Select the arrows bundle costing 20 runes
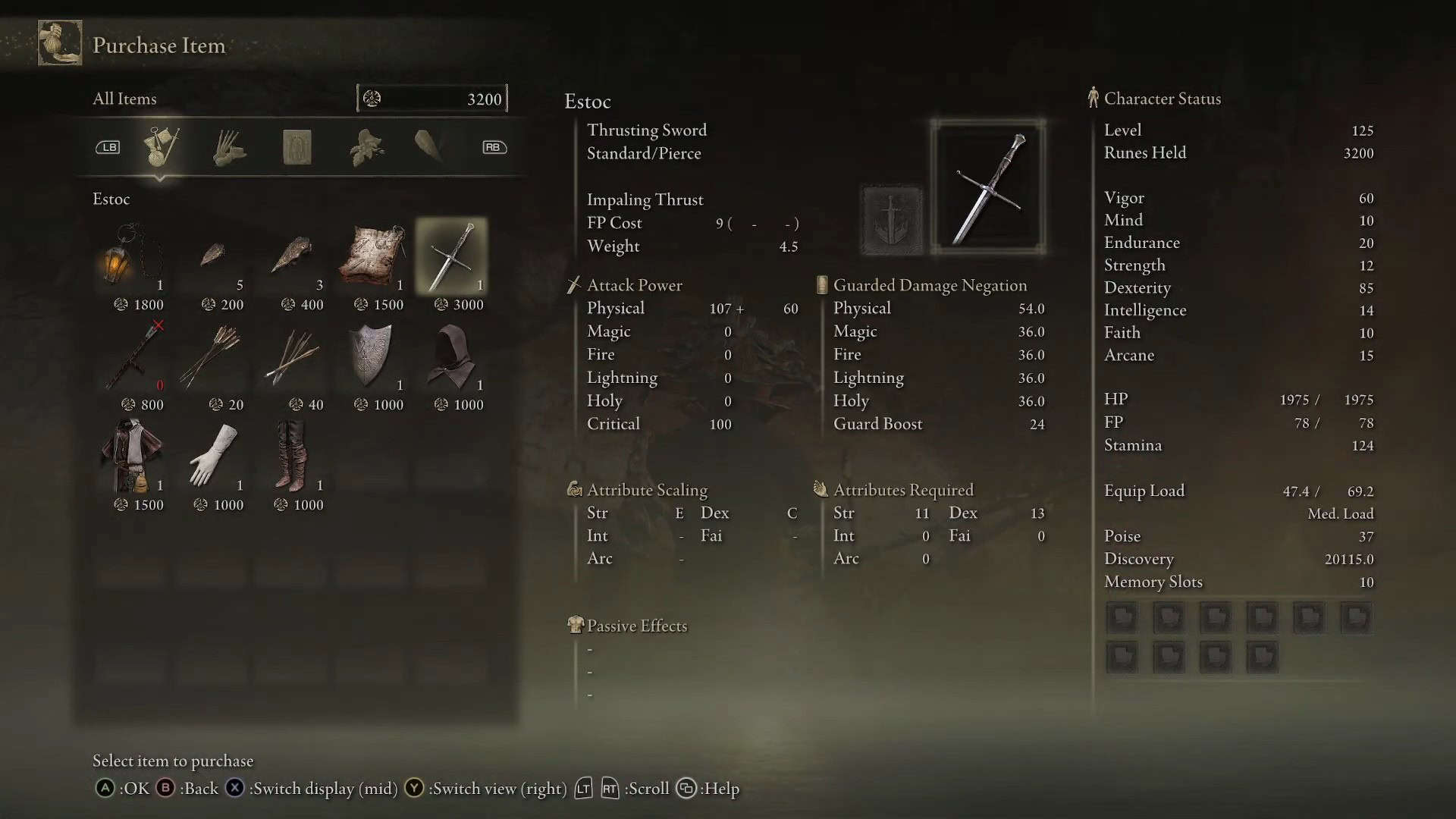The height and width of the screenshot is (819, 1456). click(x=212, y=356)
